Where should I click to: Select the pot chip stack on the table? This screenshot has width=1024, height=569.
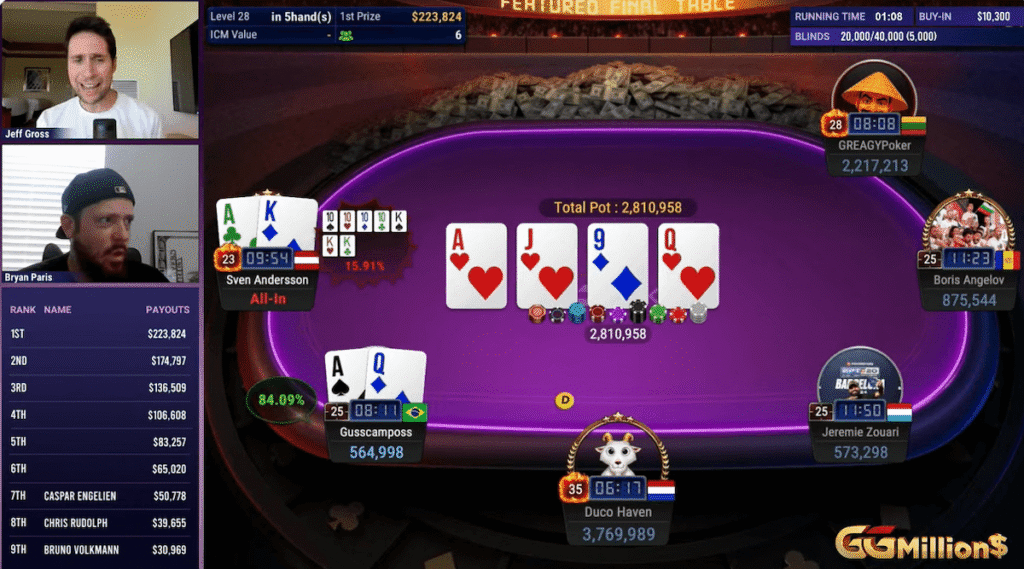[x=617, y=314]
